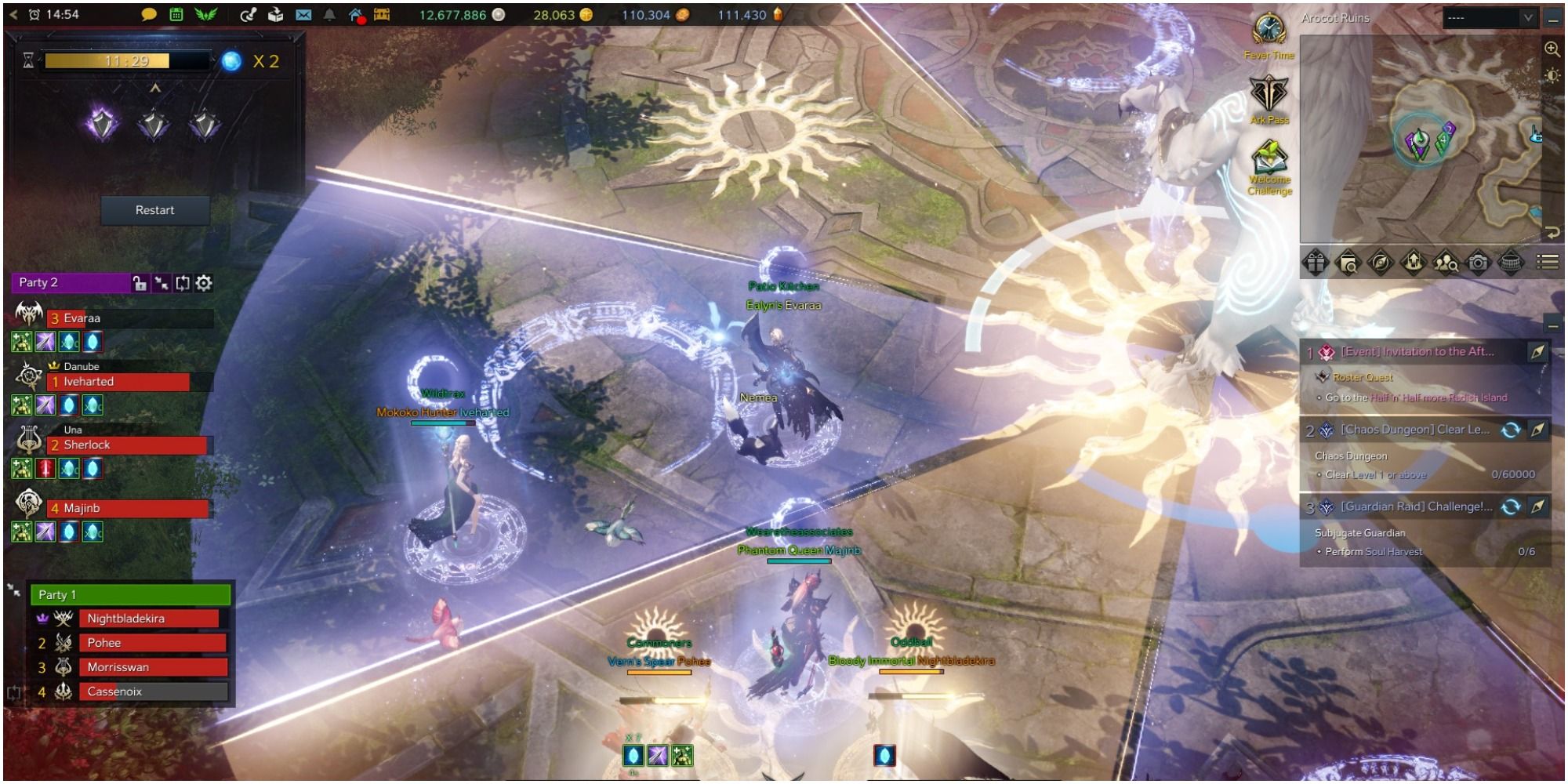The image size is (1568, 784).
Task: Toggle minimap brightness with the sun icon
Action: (1551, 75)
